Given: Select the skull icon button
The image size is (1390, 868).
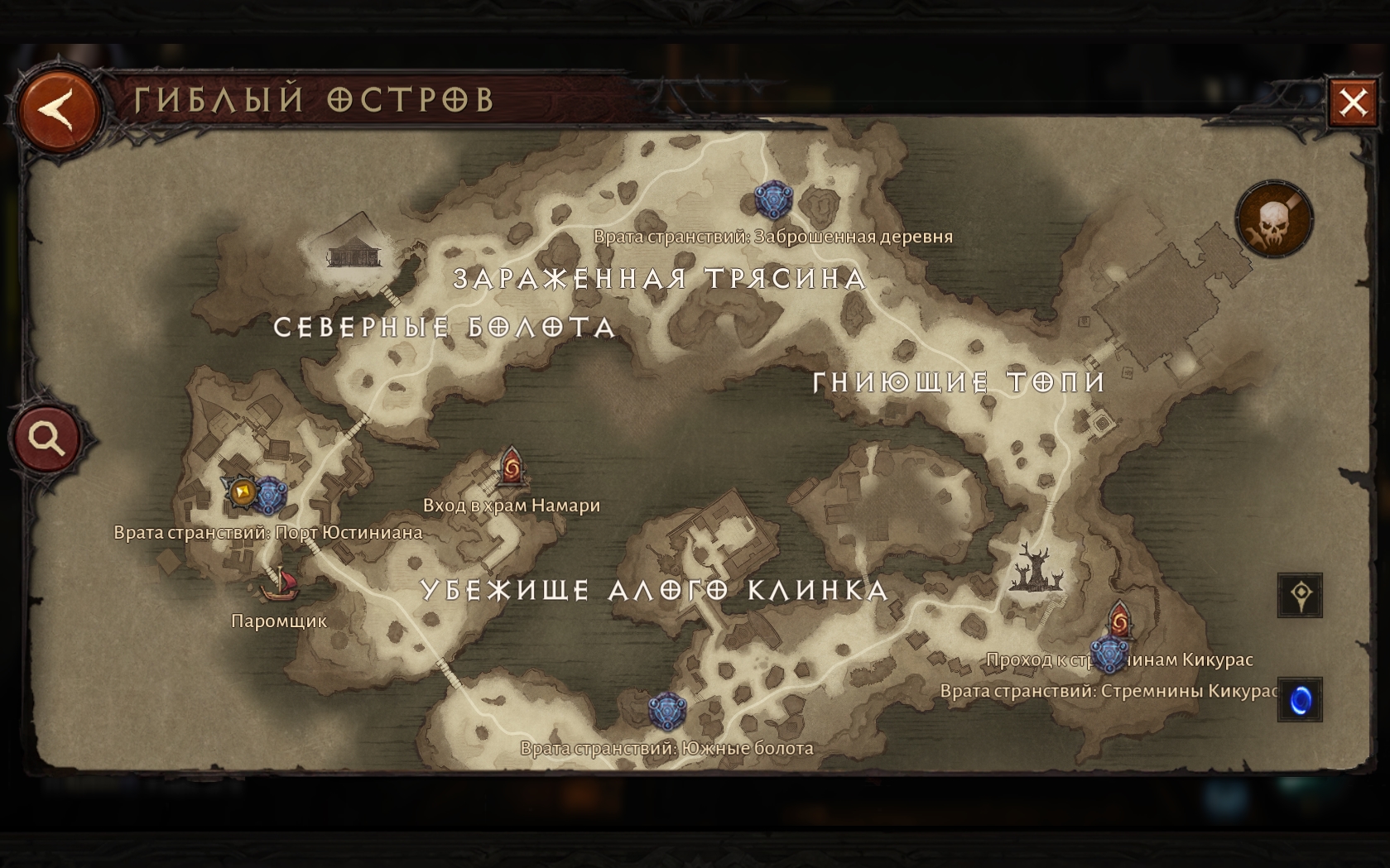Looking at the screenshot, I should click(1273, 220).
